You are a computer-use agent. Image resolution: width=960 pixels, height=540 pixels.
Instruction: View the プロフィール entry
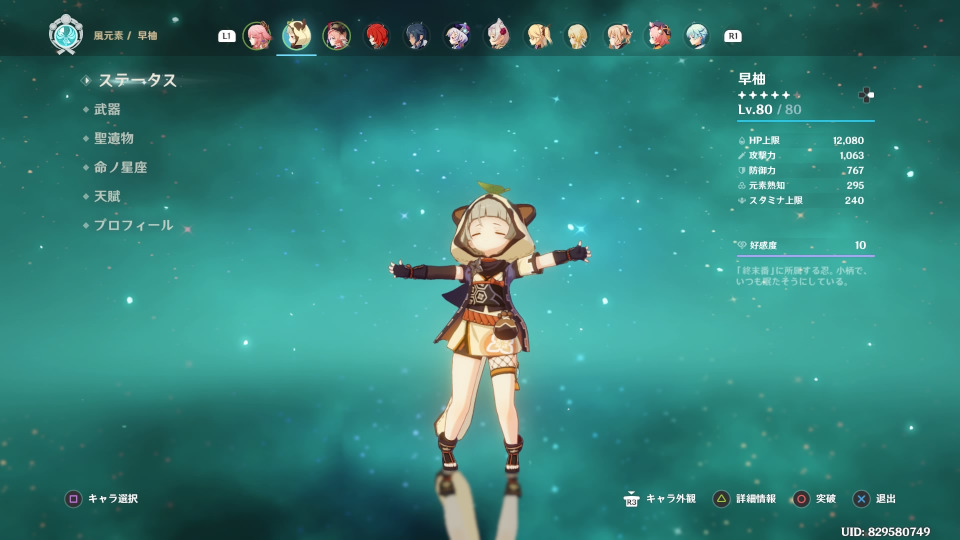pyautogui.click(x=133, y=226)
